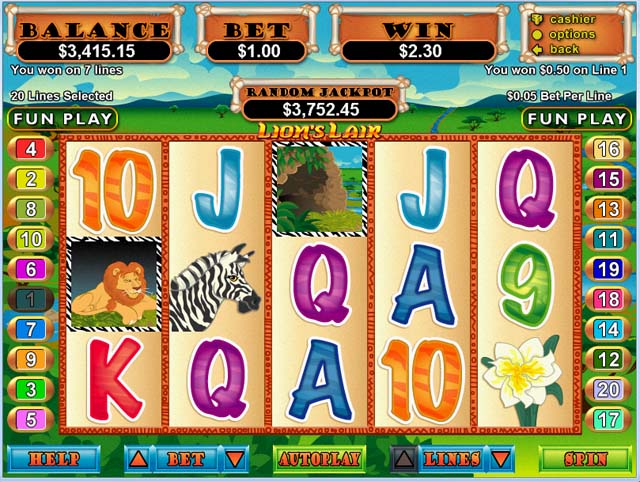Select payline number 20

point(607,390)
